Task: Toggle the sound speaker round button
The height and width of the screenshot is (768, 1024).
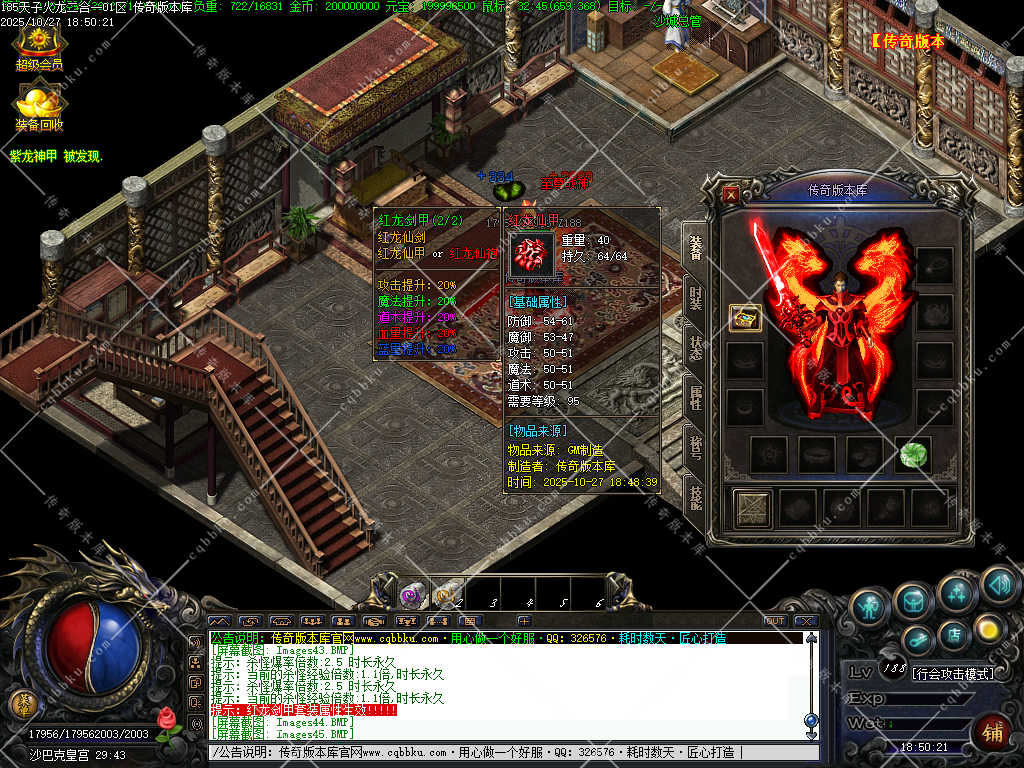Action: tap(998, 583)
